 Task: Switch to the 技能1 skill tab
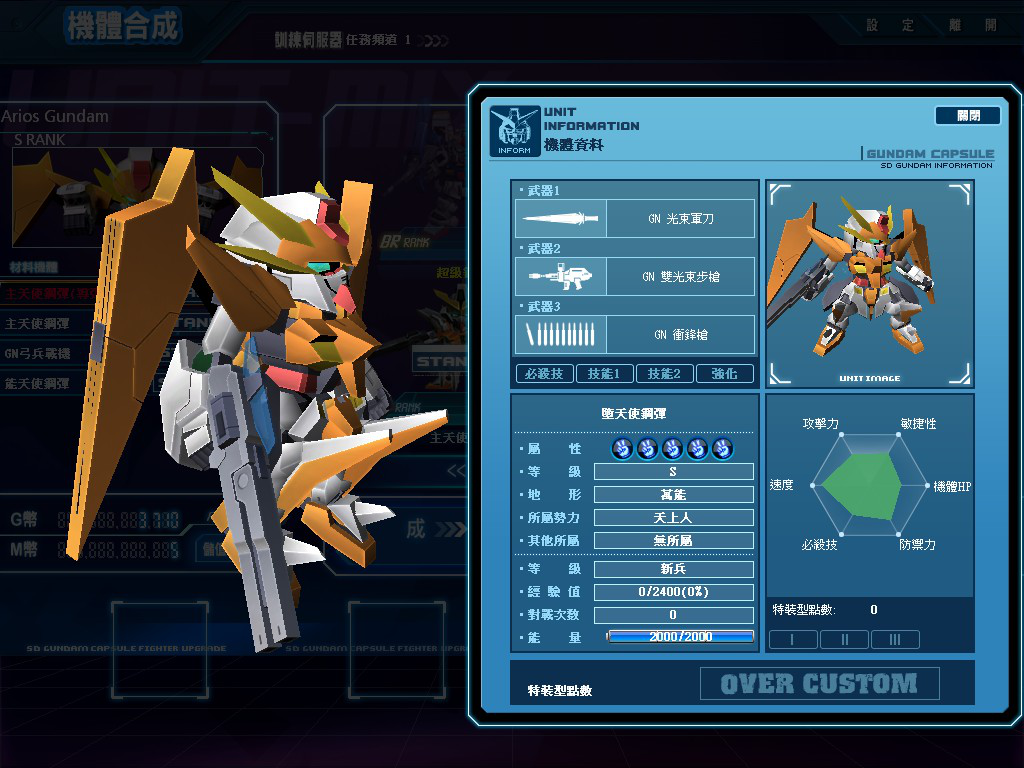[x=604, y=374]
